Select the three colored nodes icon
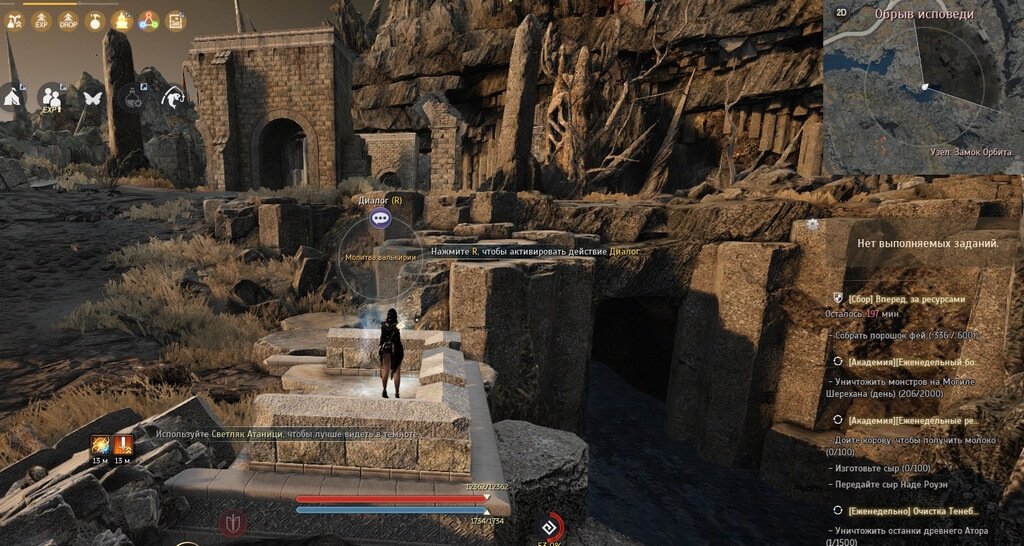This screenshot has width=1024, height=546. point(148,20)
